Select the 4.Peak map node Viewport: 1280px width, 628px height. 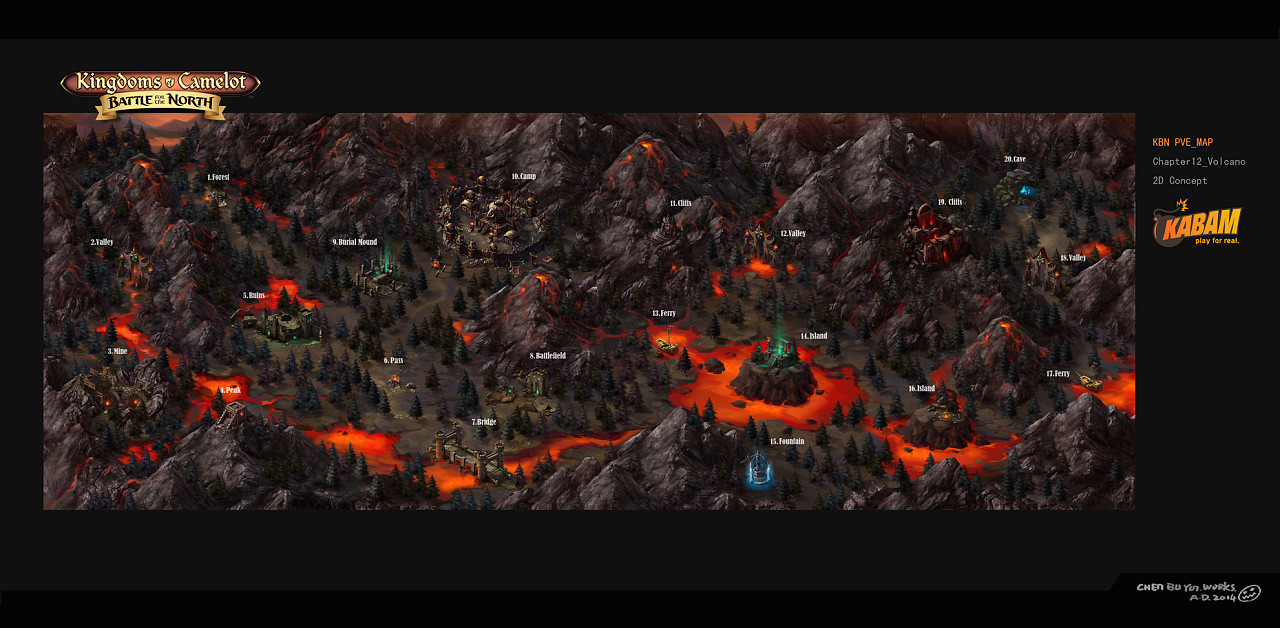(231, 390)
